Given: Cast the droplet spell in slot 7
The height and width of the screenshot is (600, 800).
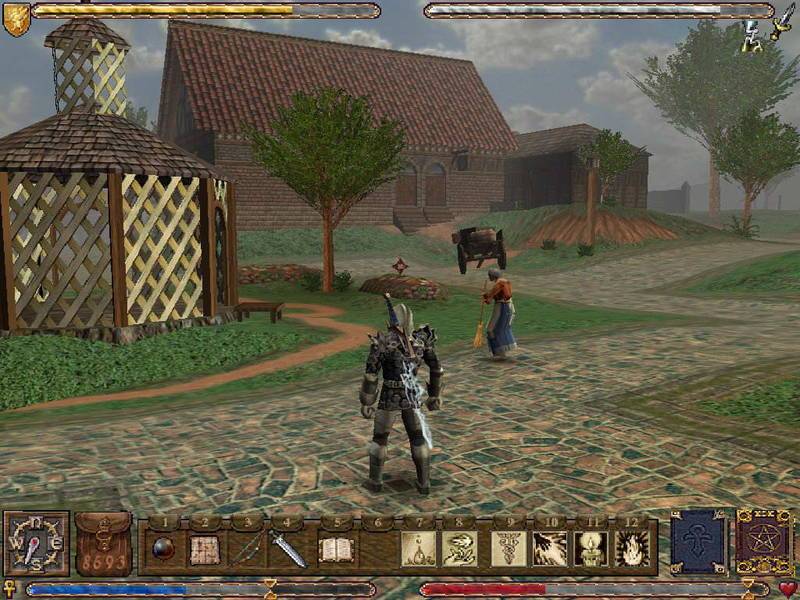Looking at the screenshot, I should click(417, 549).
